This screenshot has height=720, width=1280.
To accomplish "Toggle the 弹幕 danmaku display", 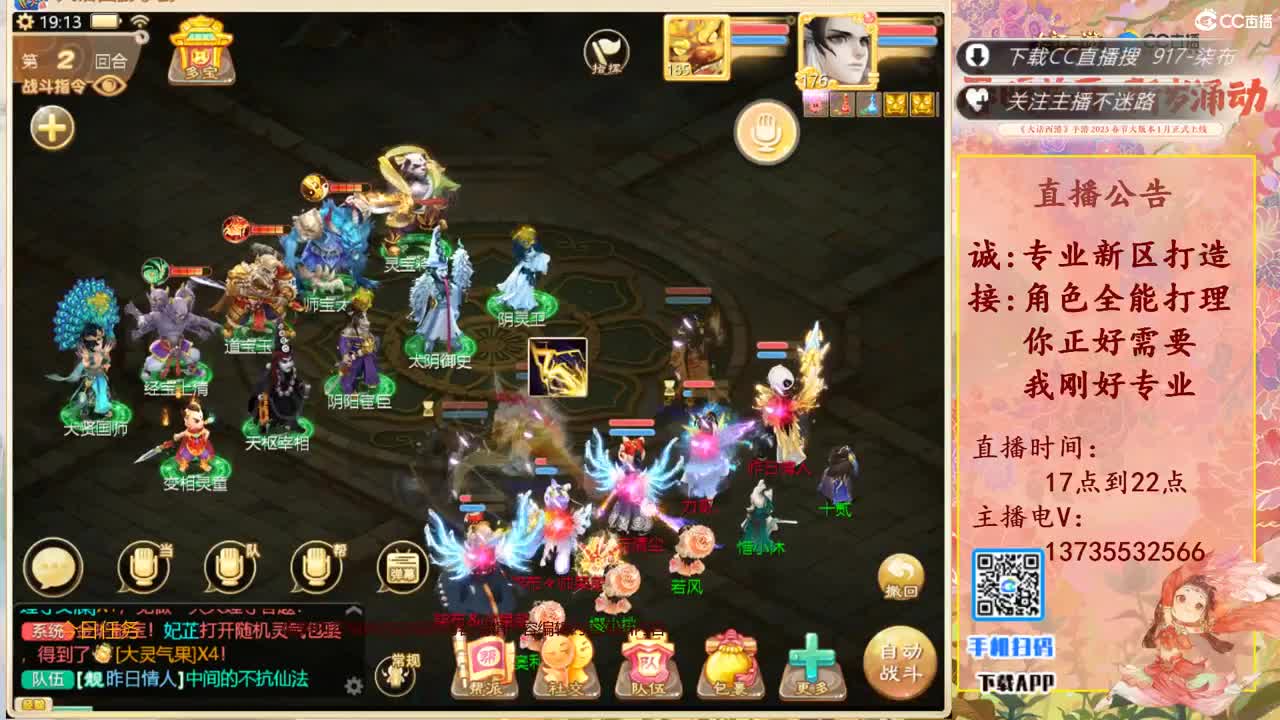I will [404, 566].
